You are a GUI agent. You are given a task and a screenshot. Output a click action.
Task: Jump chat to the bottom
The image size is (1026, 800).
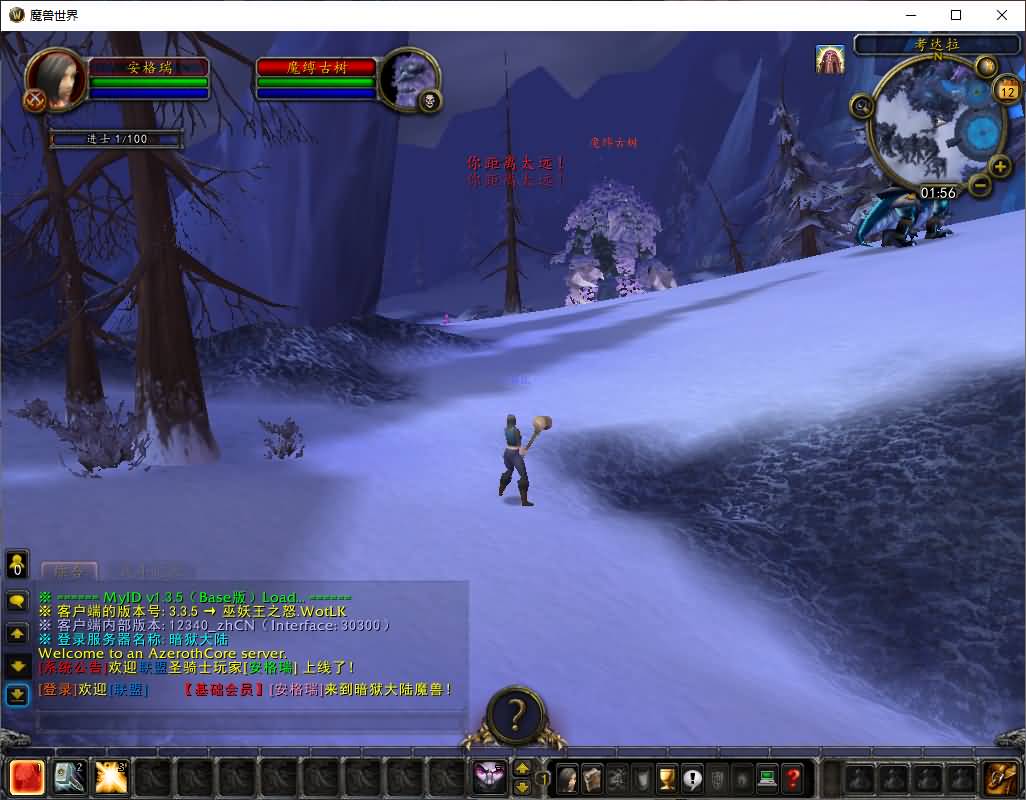pos(17,694)
